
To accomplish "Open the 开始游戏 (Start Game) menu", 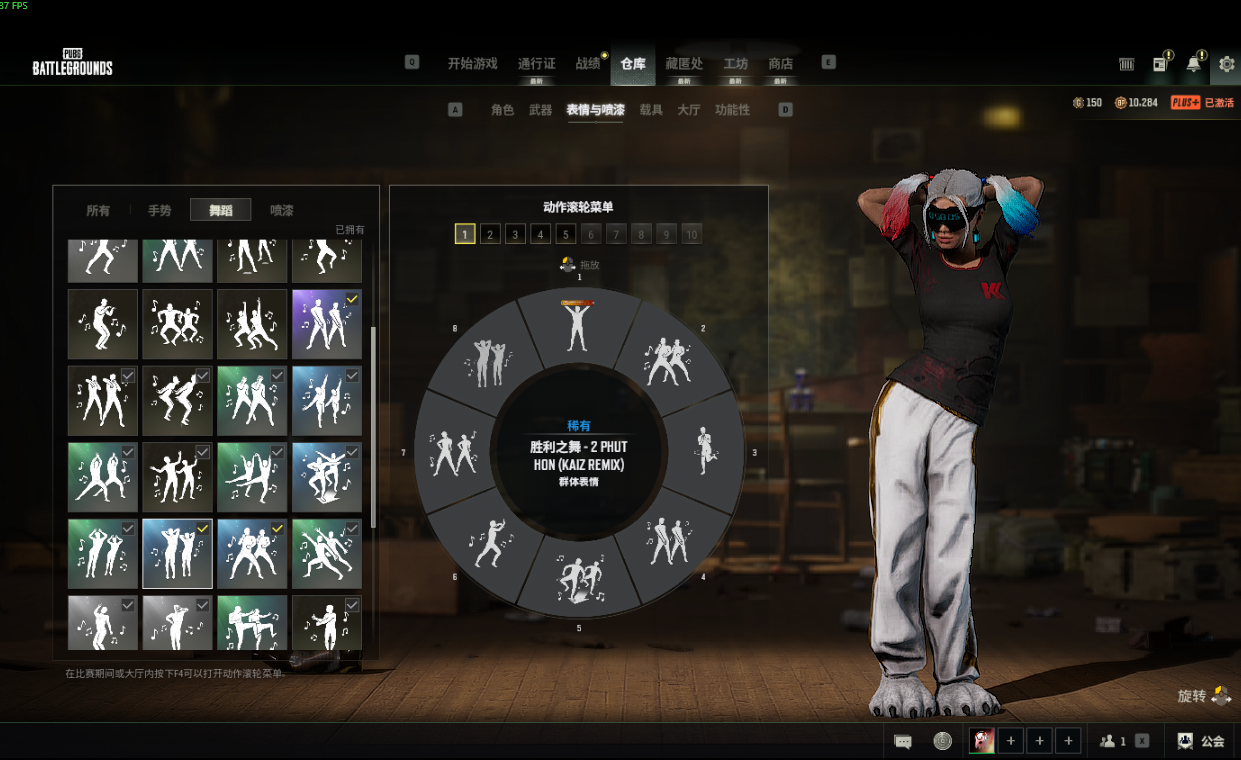I will 472,63.
